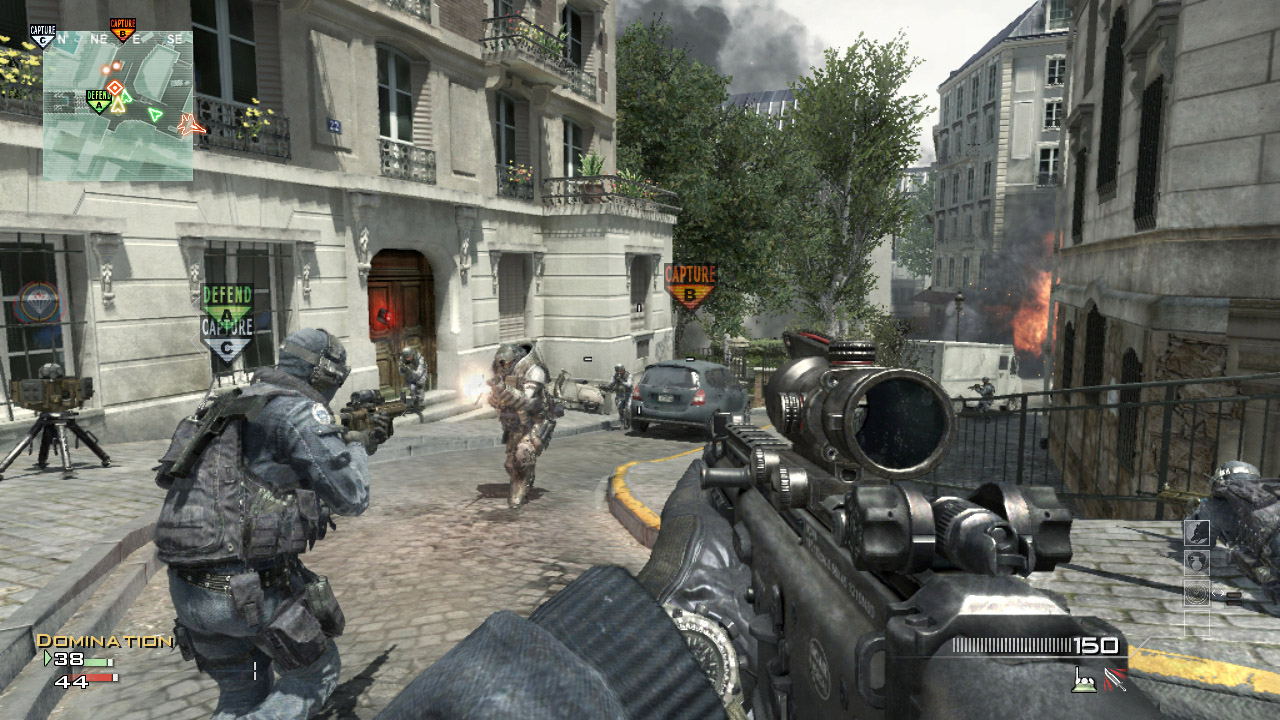Click the orange jet icon on the minimap
This screenshot has height=720, width=1280.
tap(190, 125)
